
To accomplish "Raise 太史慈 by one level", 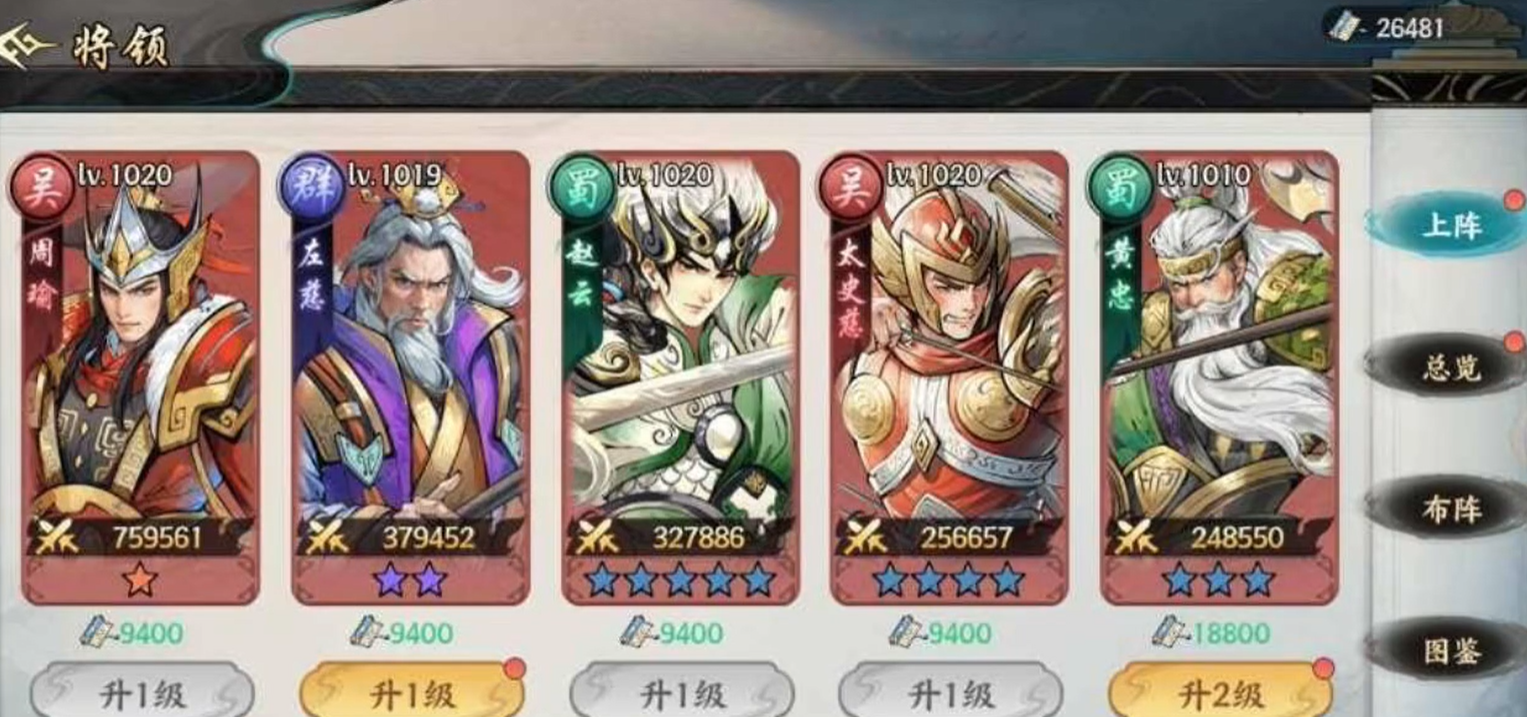I will click(950, 694).
